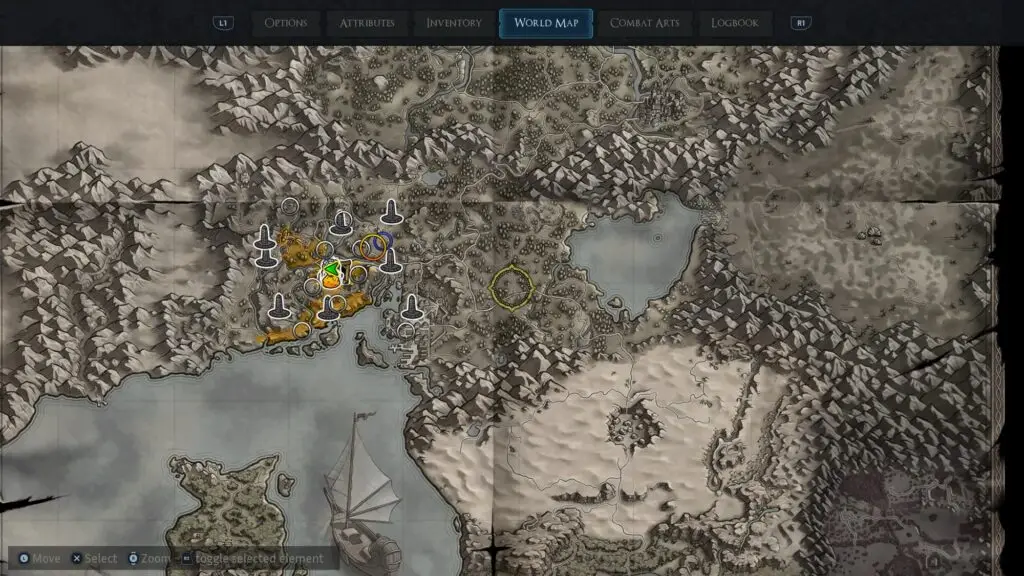1024x576 pixels.
Task: Go to the Combat Arts tab
Action: tap(646, 23)
